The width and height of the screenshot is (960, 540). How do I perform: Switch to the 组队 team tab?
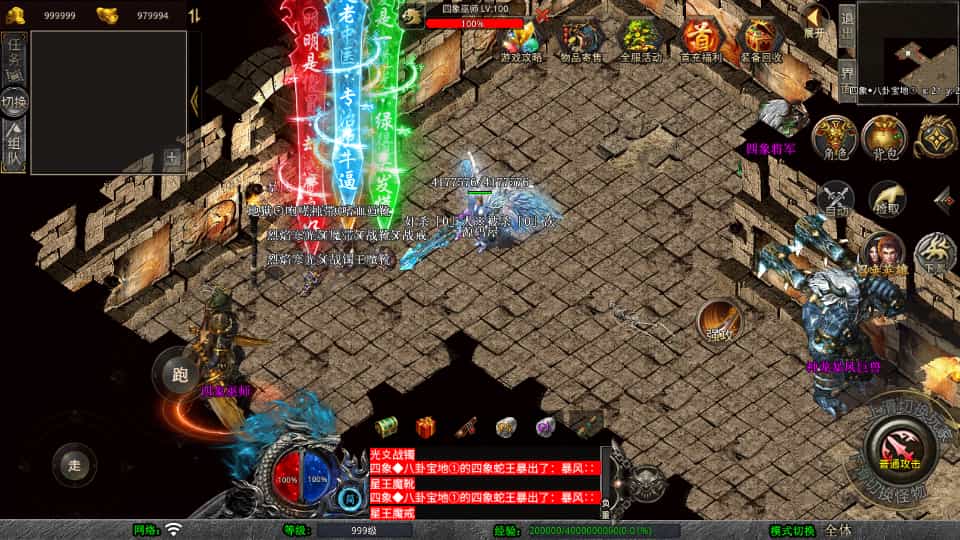pyautogui.click(x=15, y=146)
